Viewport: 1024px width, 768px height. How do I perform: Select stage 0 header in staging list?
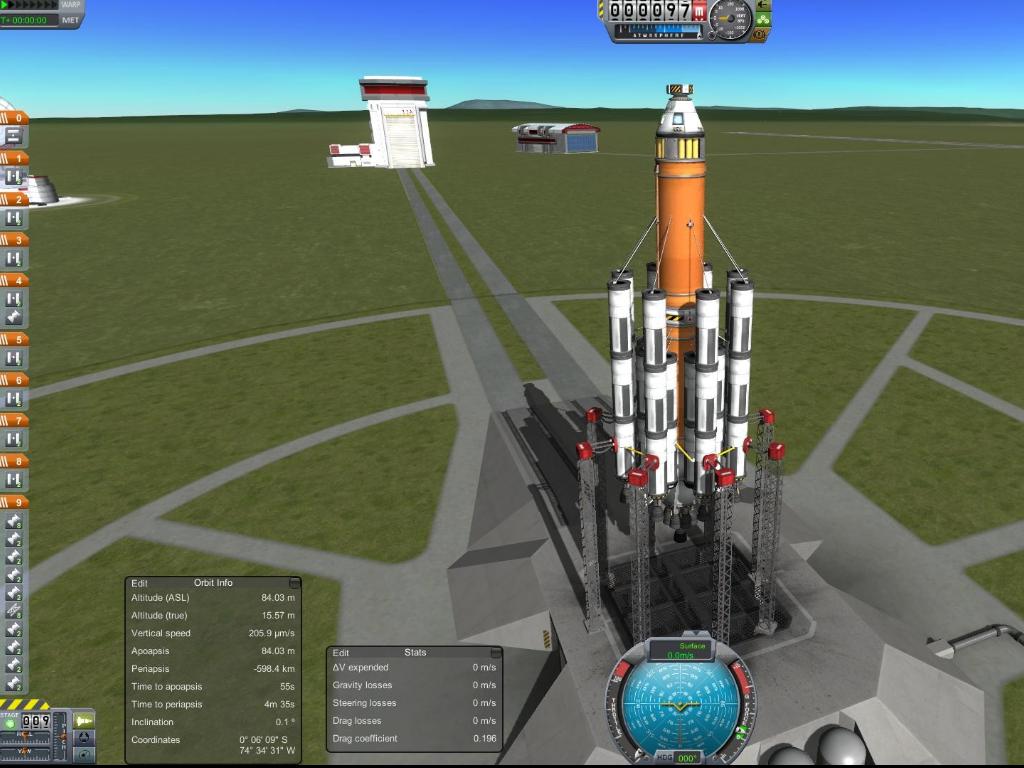[15, 118]
